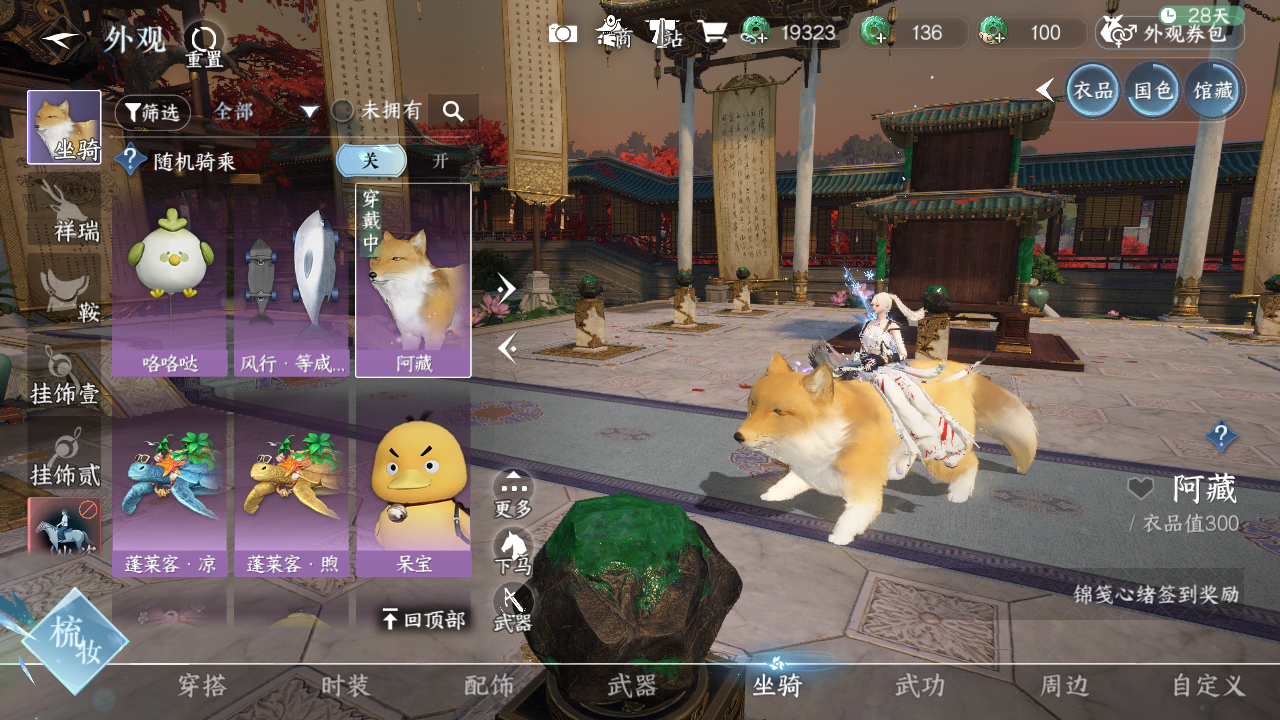Reset appearance with the 重置 button
Viewport: 1280px width, 720px height.
click(204, 44)
